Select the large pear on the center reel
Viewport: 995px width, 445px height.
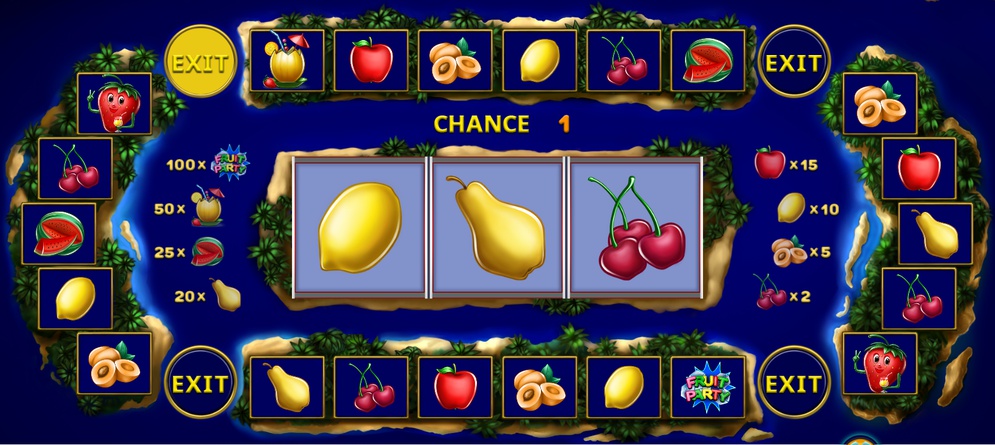coord(497,226)
